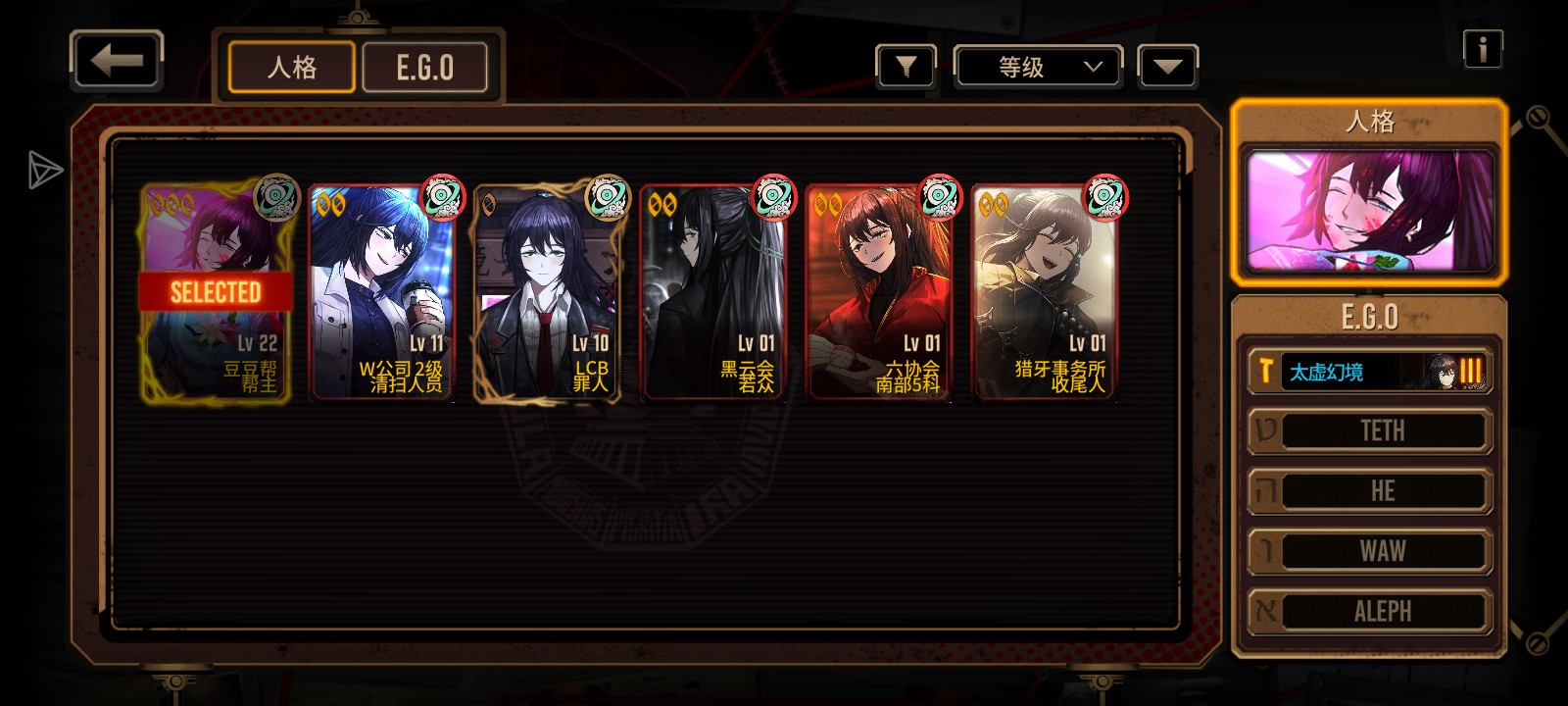Switch to the 人格 tab
This screenshot has height=706, width=1568.
(x=292, y=68)
